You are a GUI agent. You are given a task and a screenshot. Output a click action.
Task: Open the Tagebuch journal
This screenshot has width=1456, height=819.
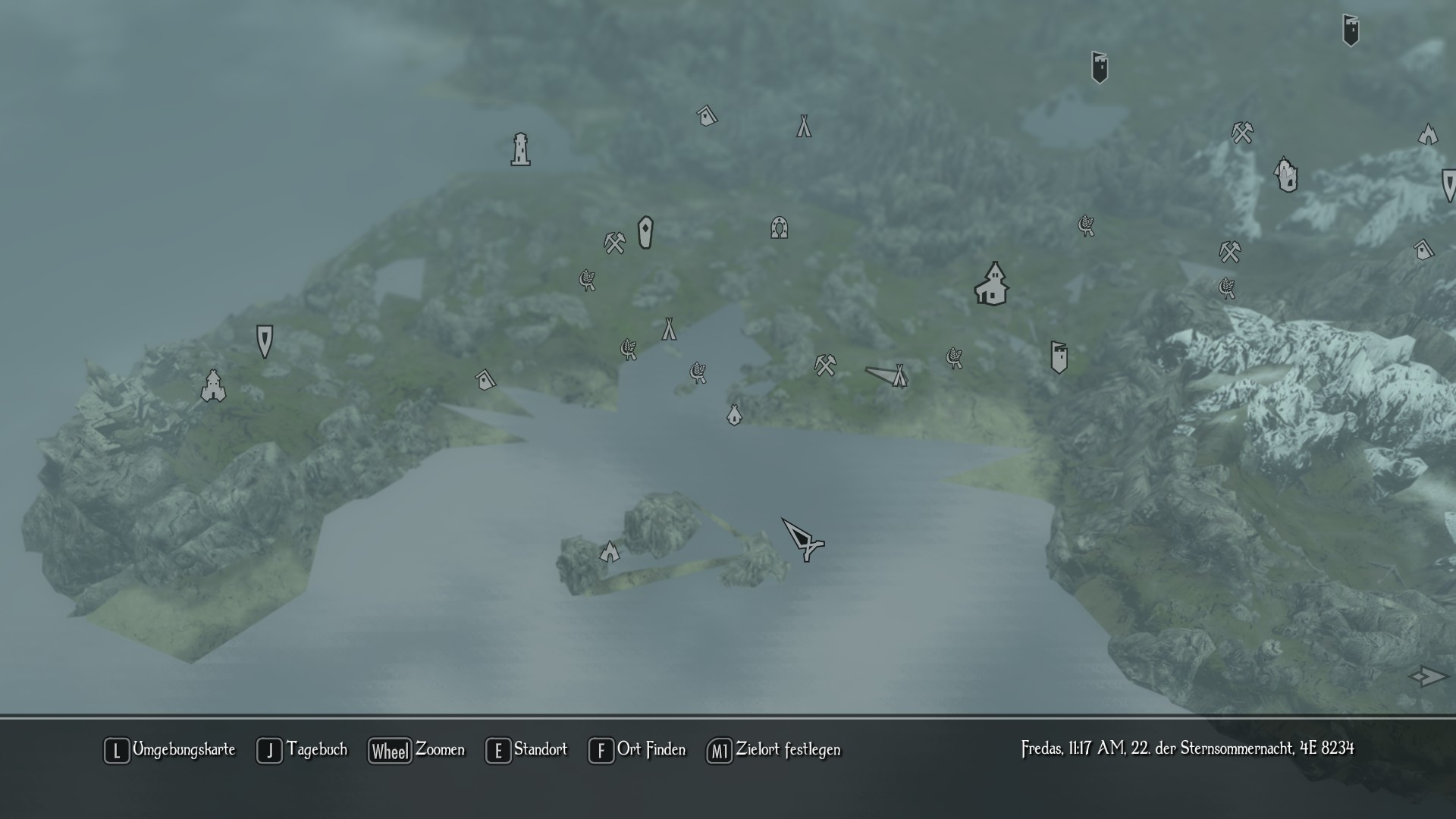tap(302, 750)
